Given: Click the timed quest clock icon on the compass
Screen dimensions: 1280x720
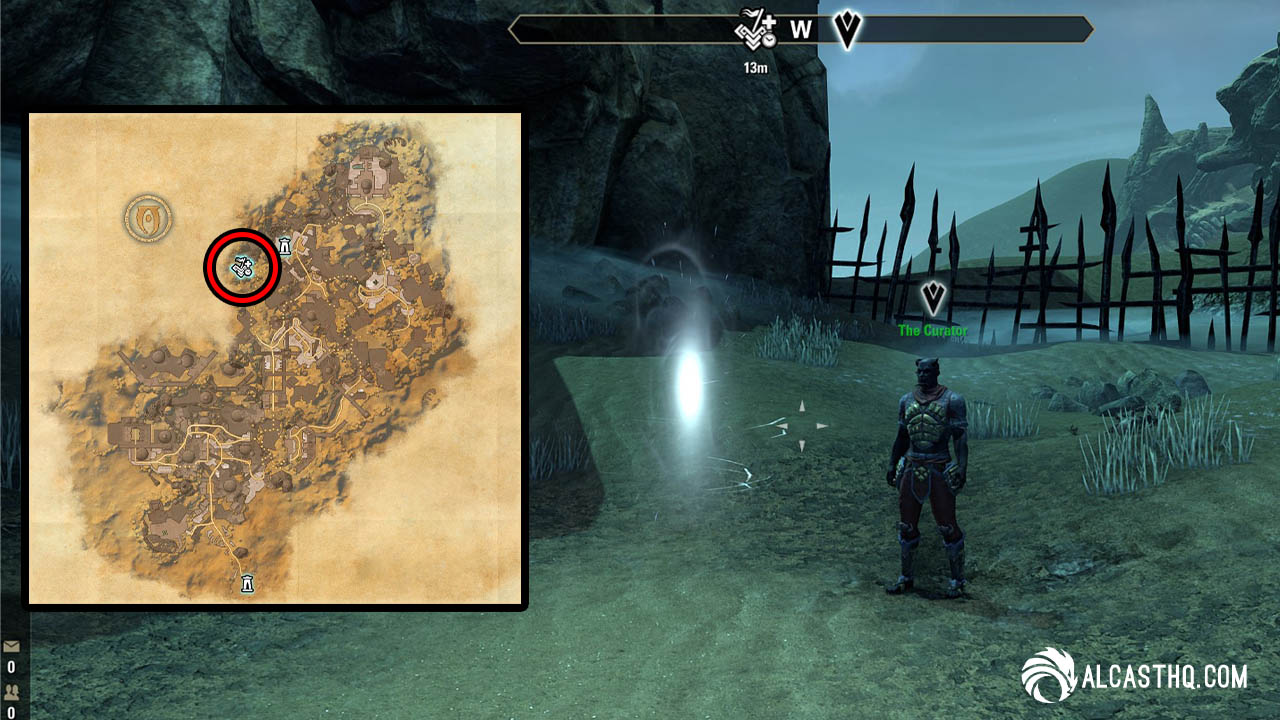Looking at the screenshot, I should pyautogui.click(x=769, y=42).
